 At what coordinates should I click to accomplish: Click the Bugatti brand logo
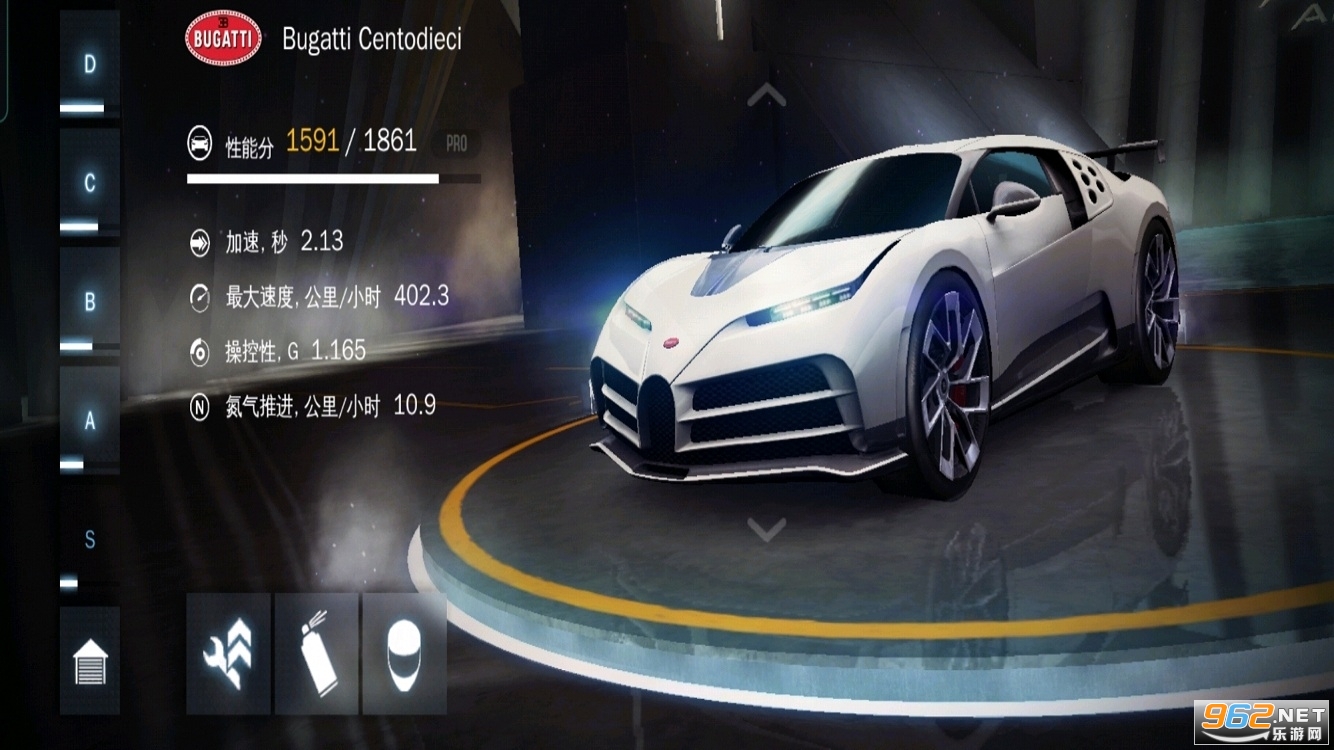pos(223,39)
